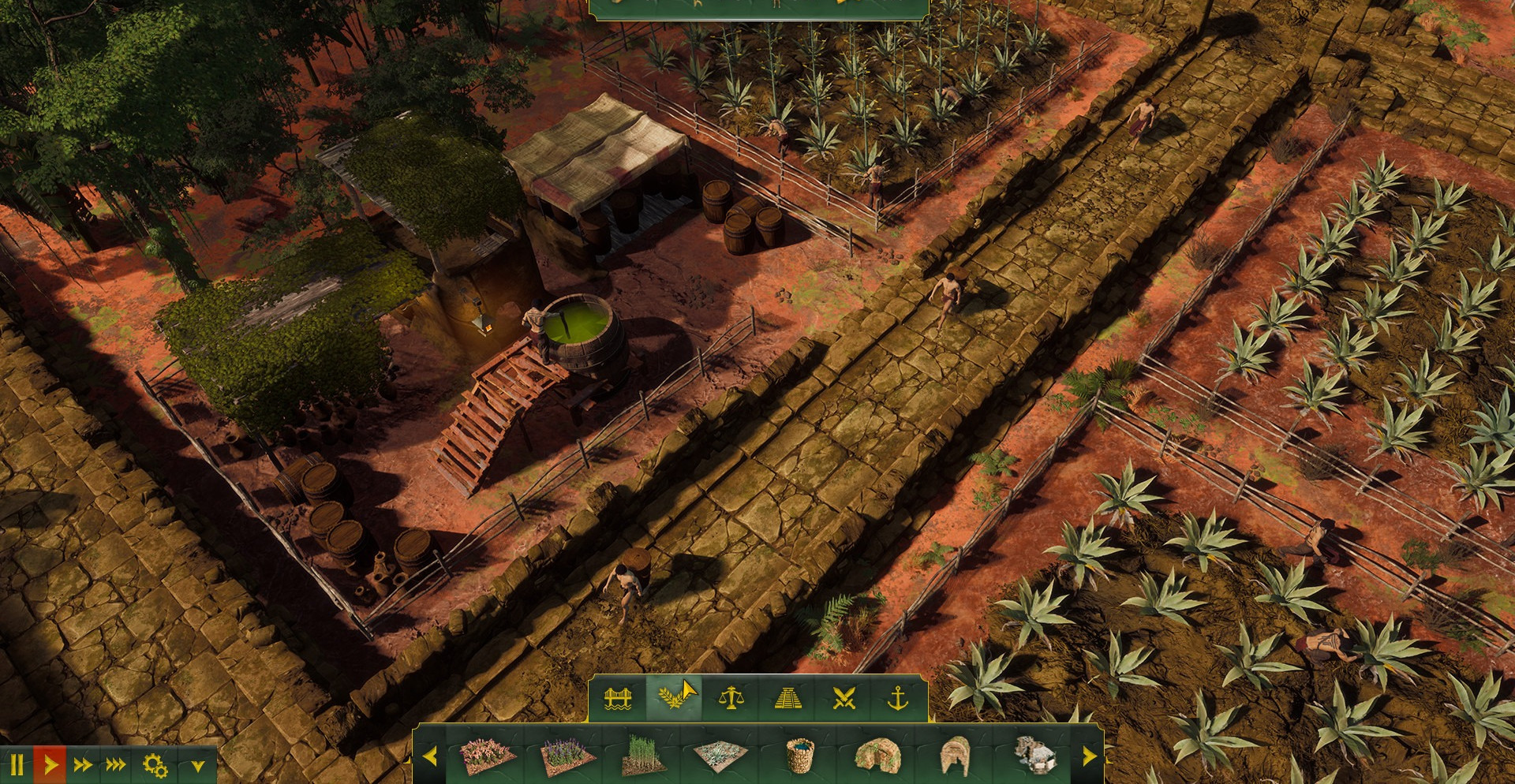Show more buildings with right arrow
The width and height of the screenshot is (1515, 784).
(x=1089, y=757)
